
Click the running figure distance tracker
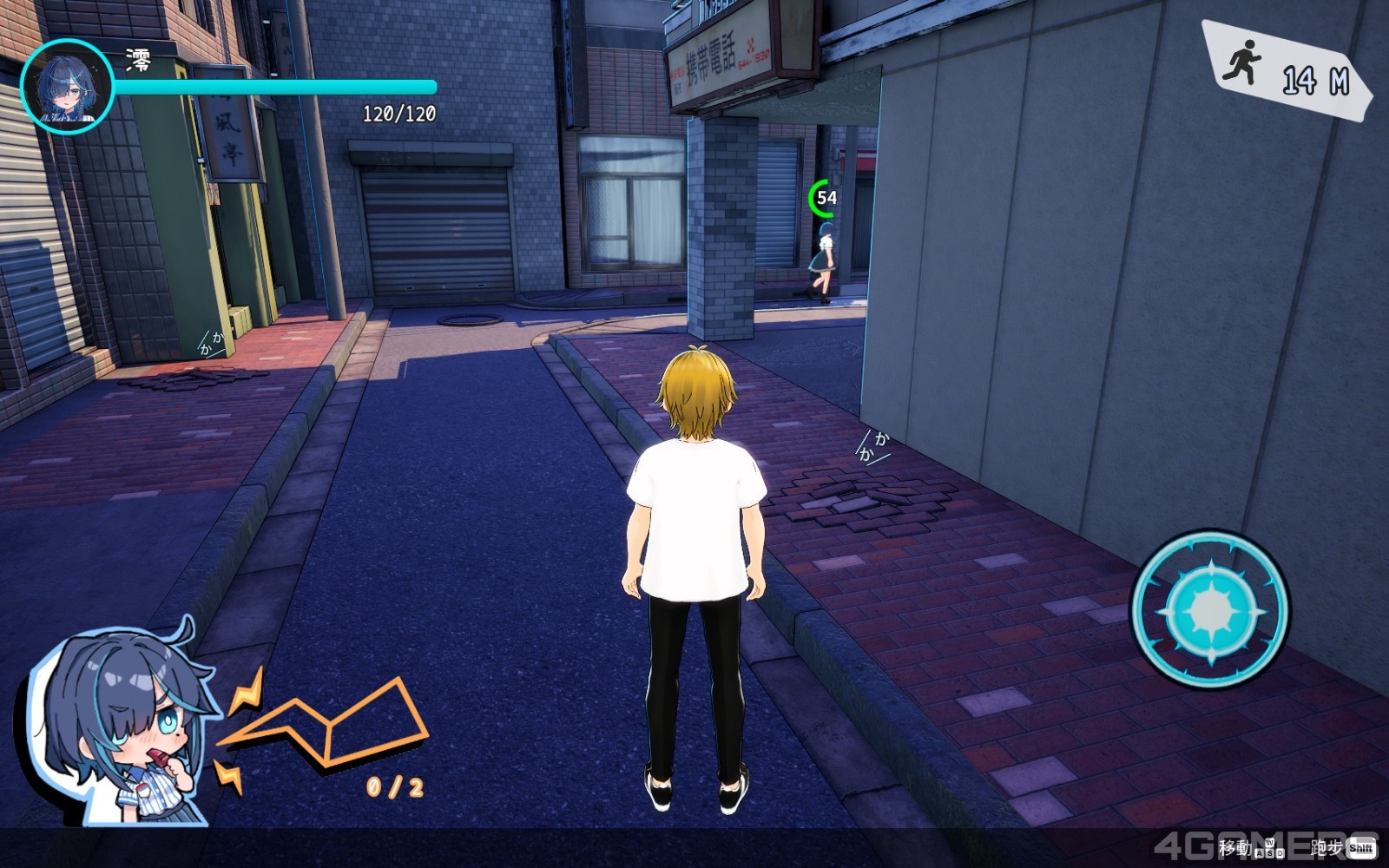1286,71
